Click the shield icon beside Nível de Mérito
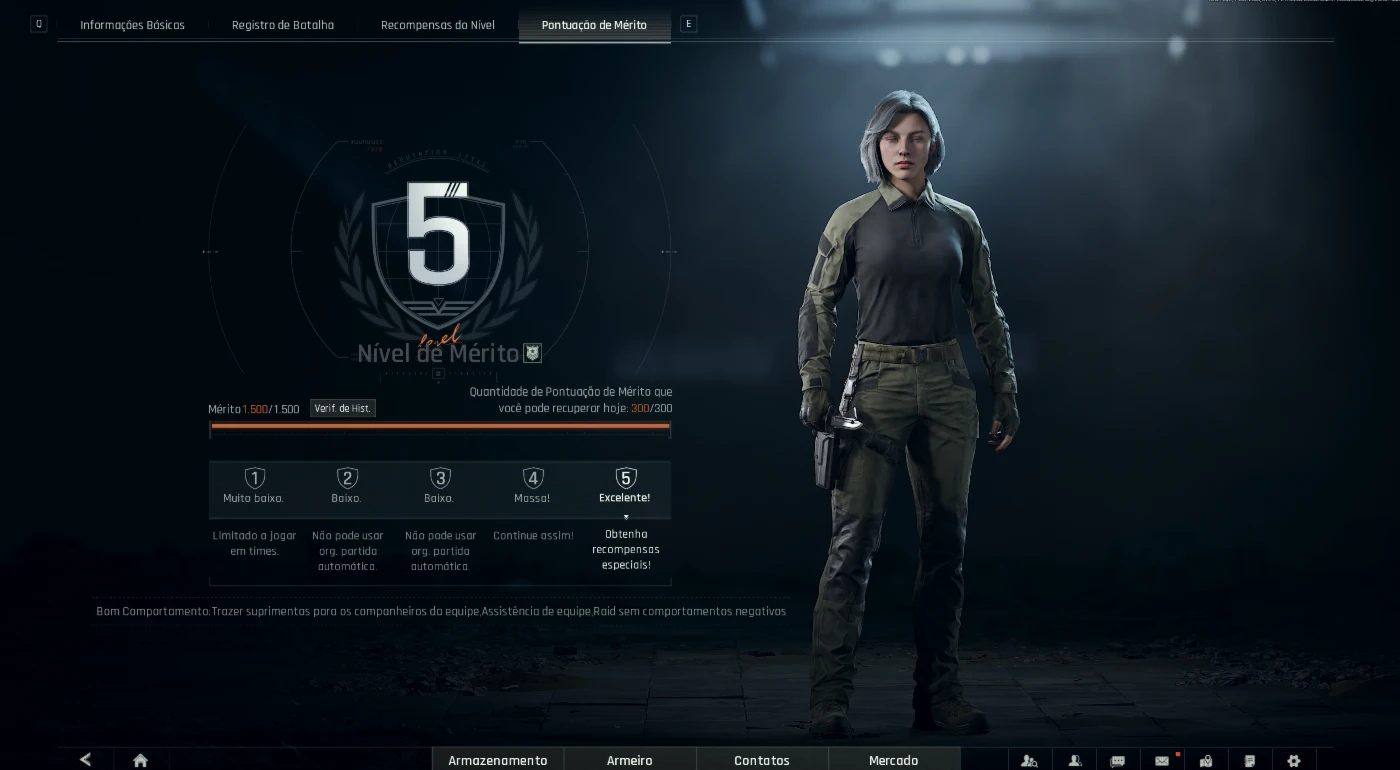This screenshot has width=1400, height=770. (533, 353)
